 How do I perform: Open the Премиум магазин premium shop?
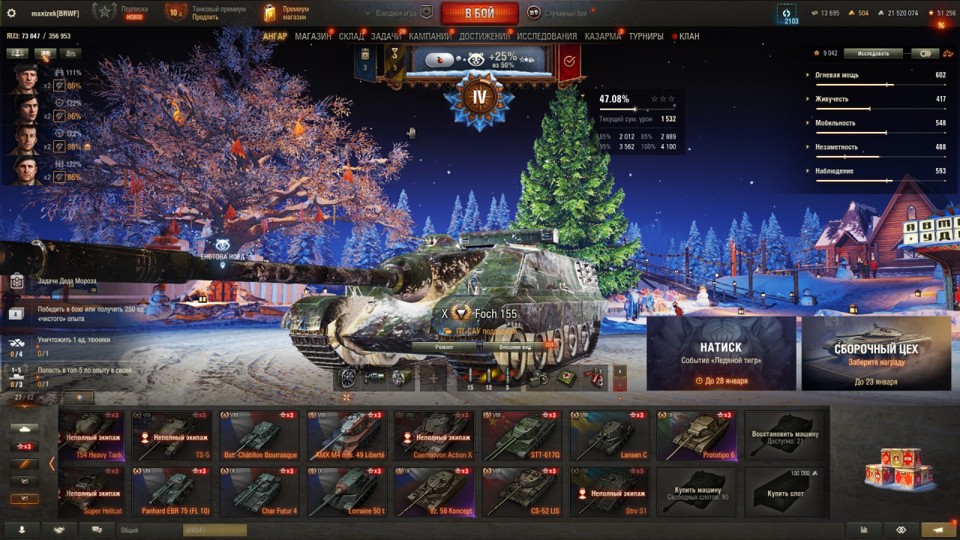288,13
